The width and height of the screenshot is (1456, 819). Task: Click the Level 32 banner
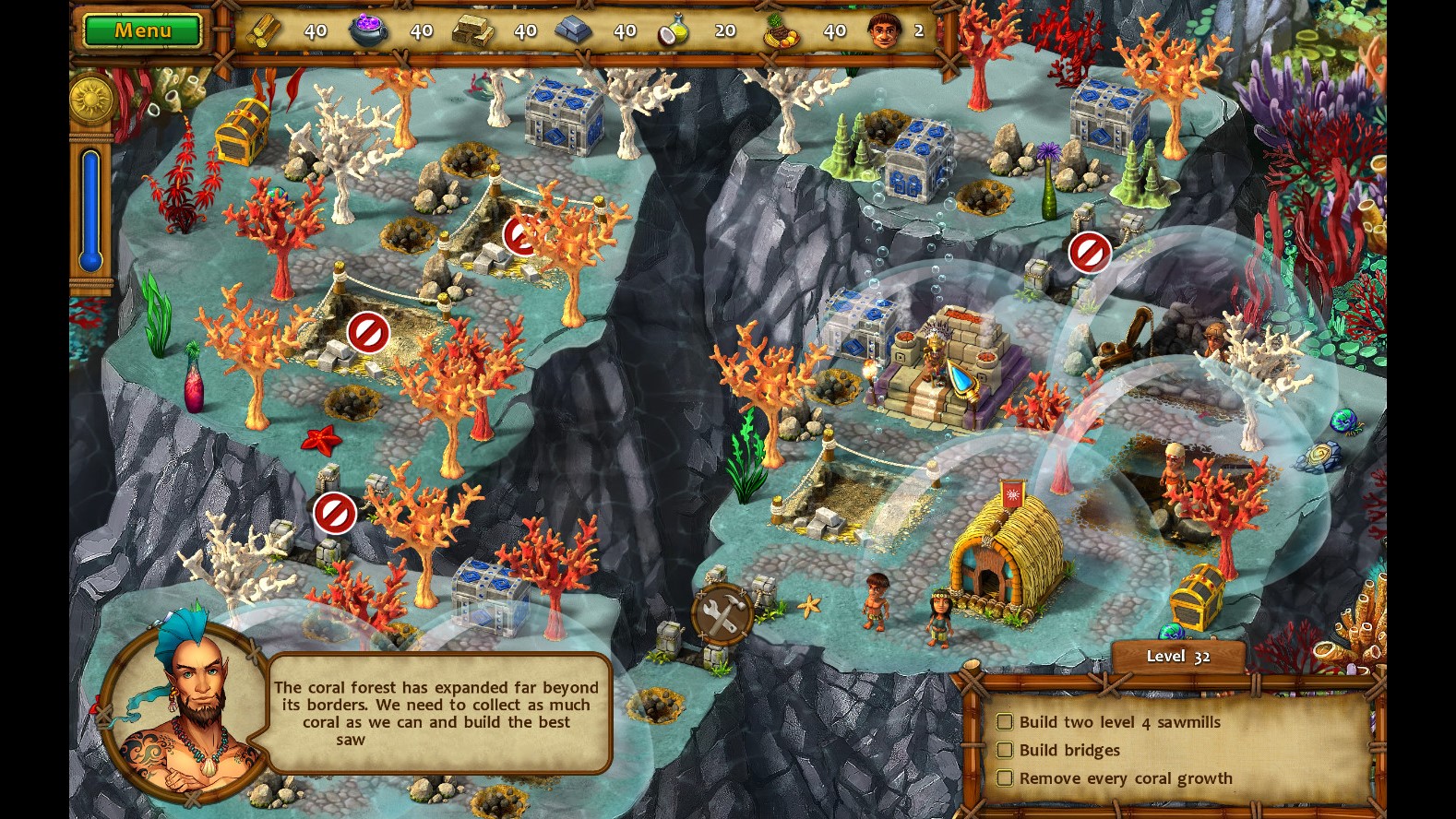coord(1176,656)
